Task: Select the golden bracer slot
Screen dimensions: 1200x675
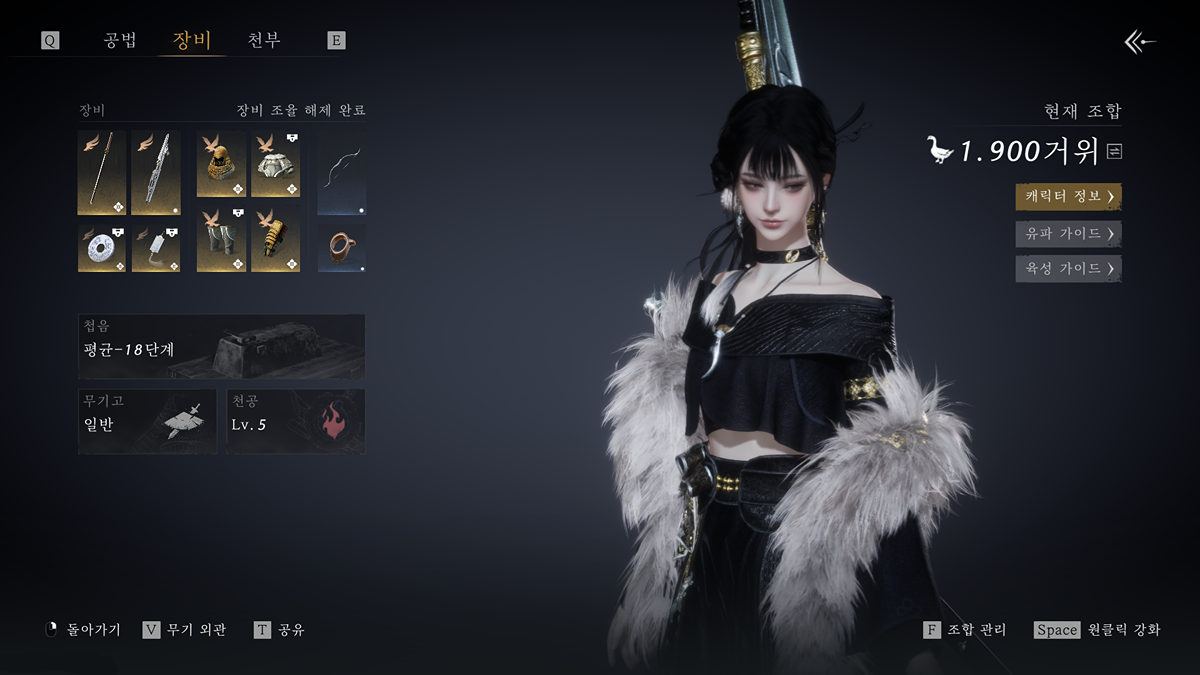Action: pyautogui.click(x=275, y=240)
